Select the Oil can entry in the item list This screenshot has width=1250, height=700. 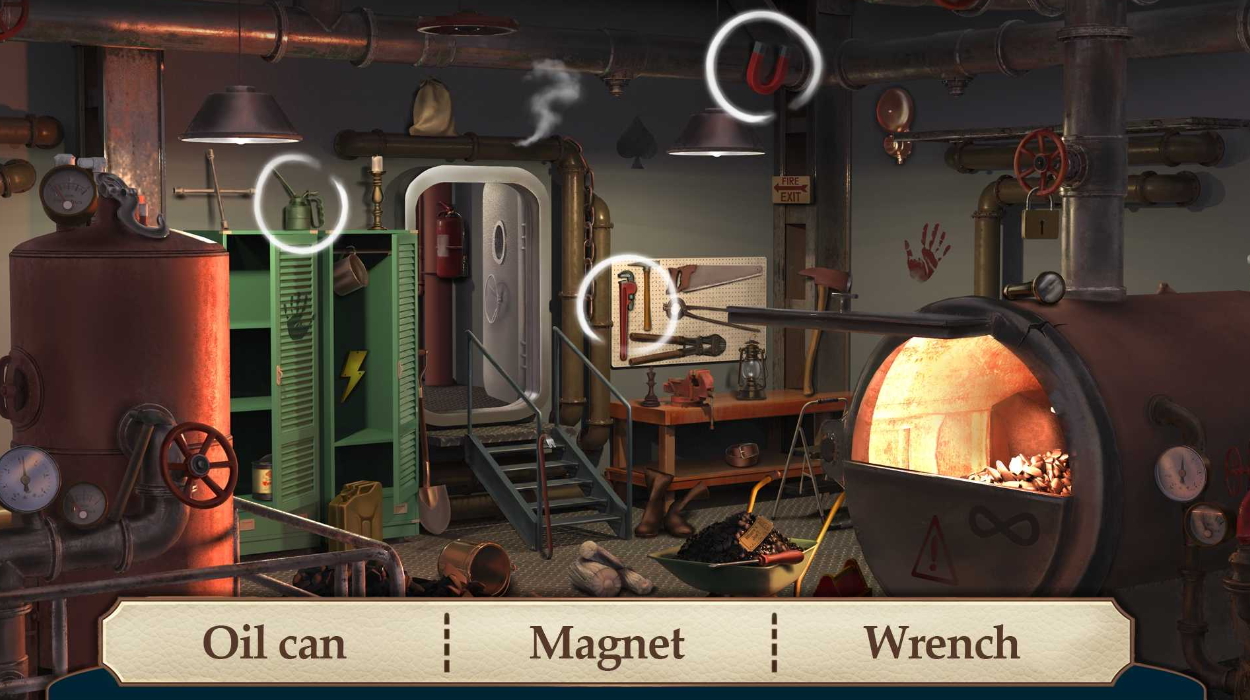274,643
